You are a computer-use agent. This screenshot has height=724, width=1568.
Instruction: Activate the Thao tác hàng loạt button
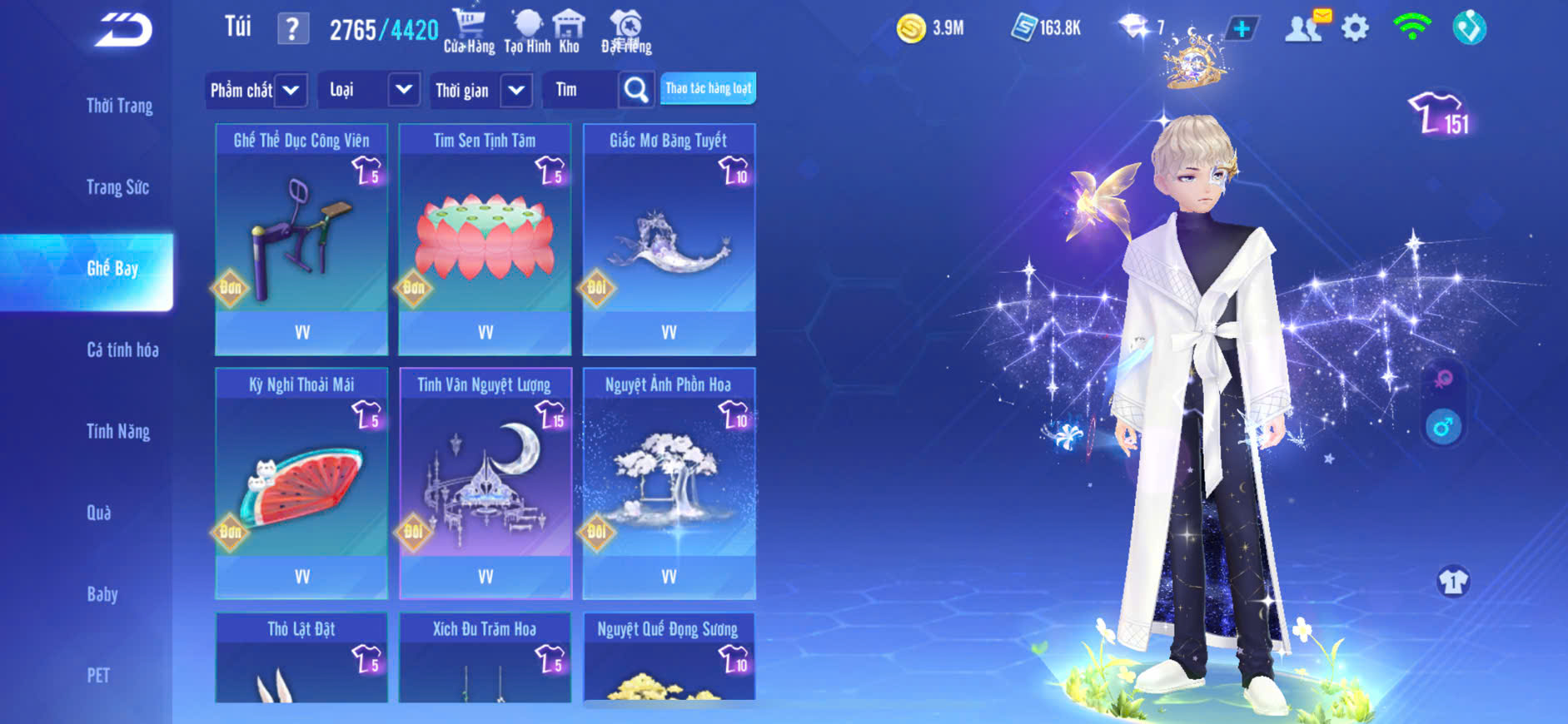point(708,88)
